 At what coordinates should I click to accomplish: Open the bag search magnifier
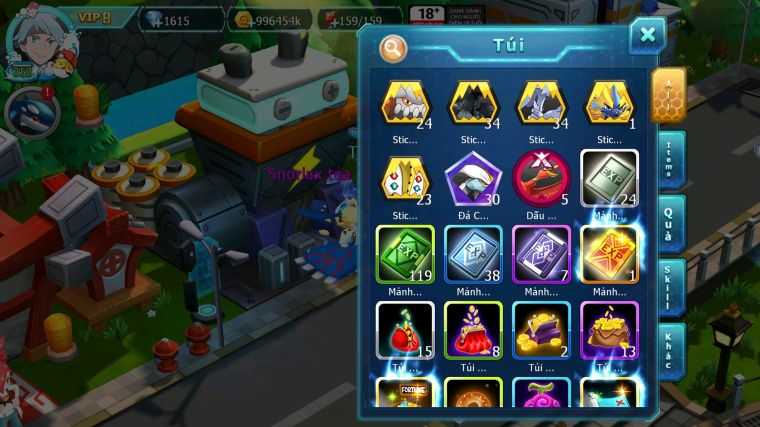[393, 47]
